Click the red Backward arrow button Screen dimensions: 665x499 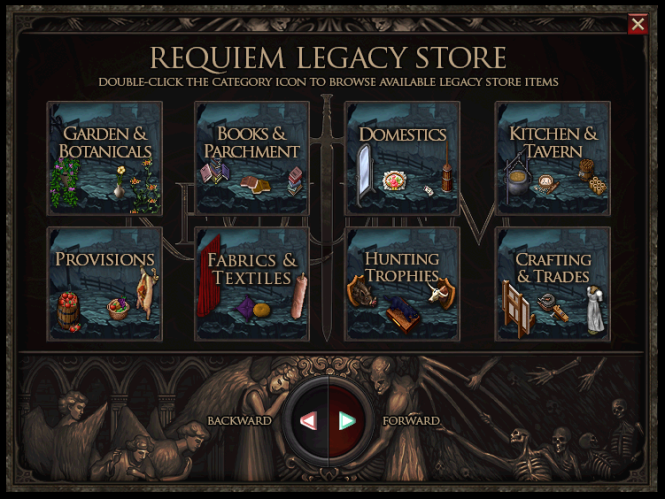[309, 421]
